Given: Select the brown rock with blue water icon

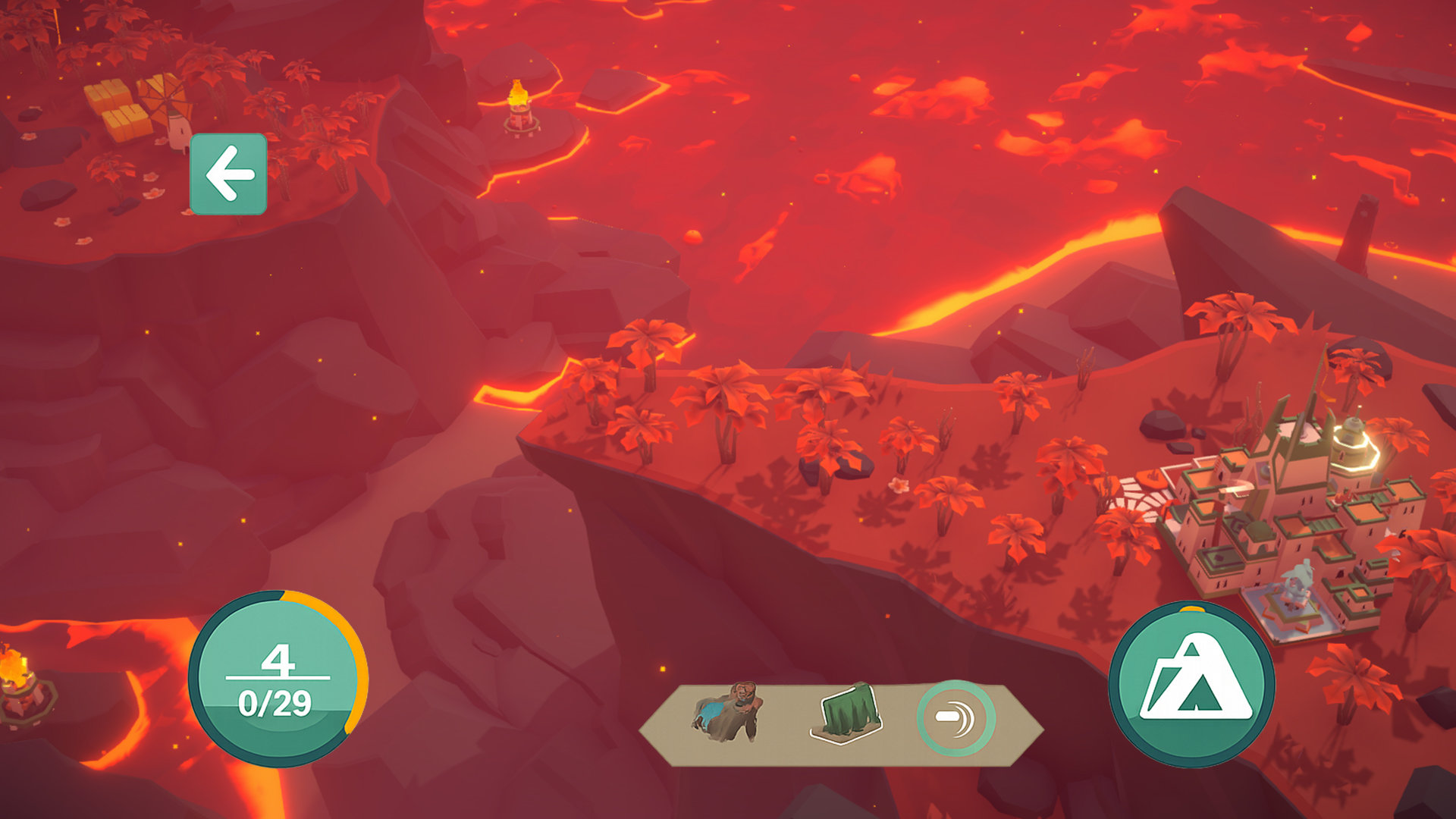Looking at the screenshot, I should (x=726, y=711).
